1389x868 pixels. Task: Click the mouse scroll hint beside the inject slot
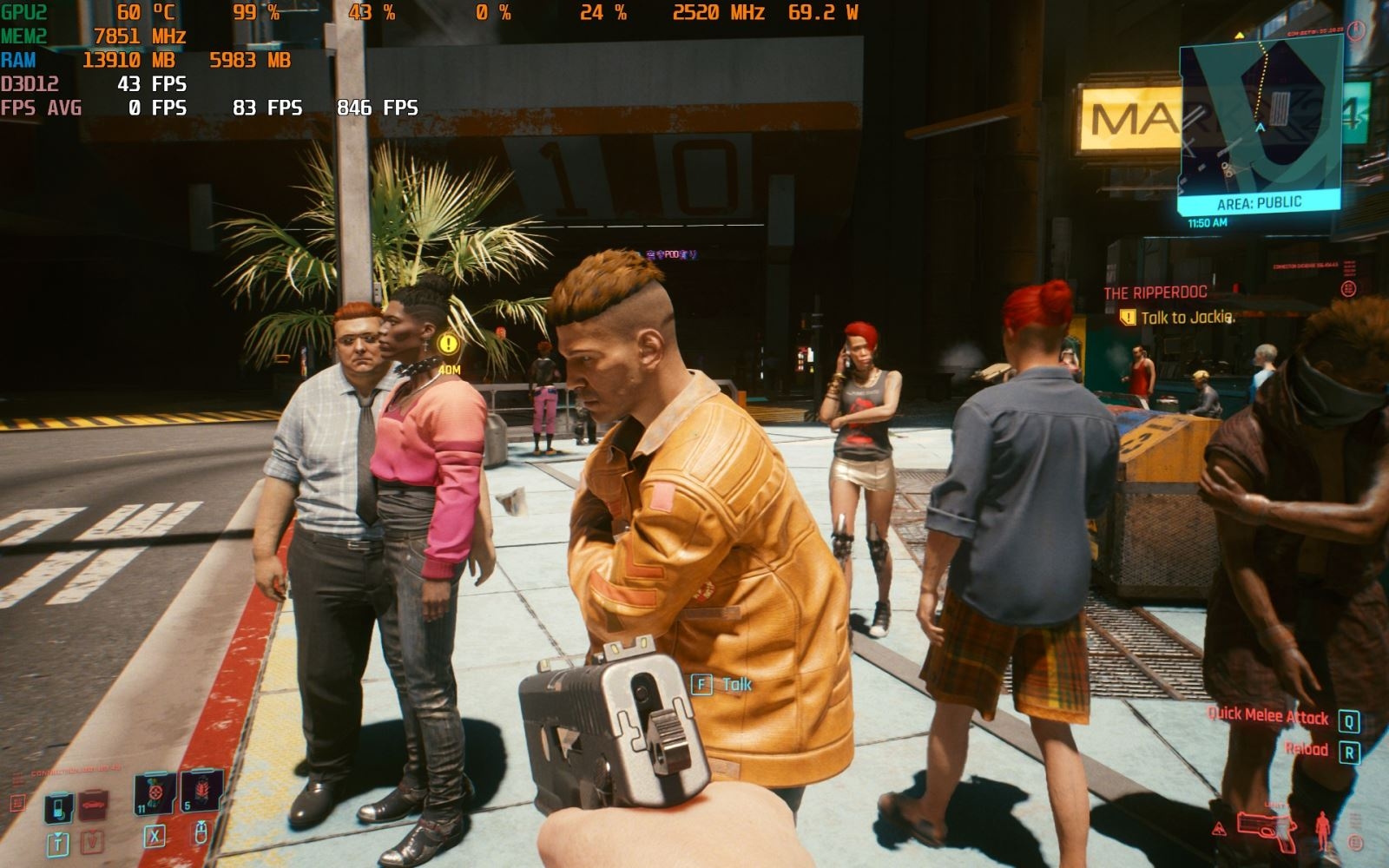coord(202,834)
